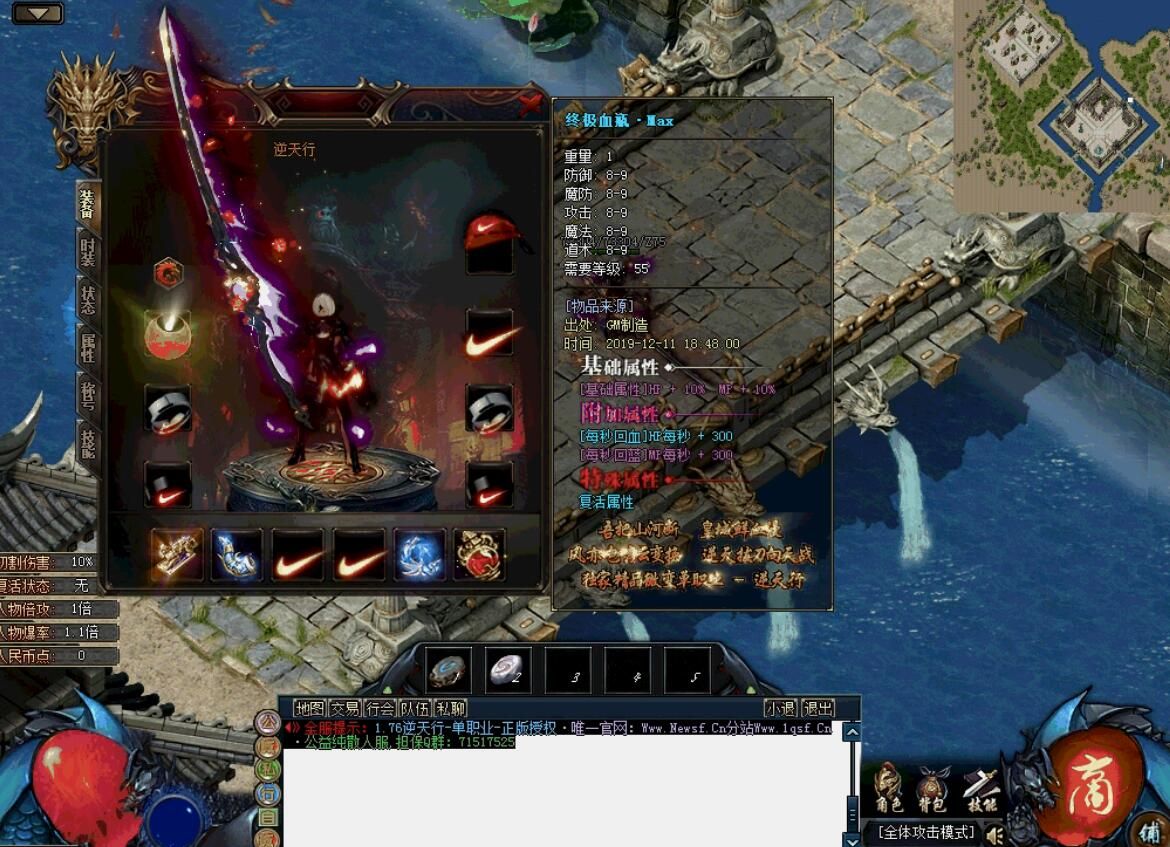
Task: Open the 交易 trade window
Action: click(x=345, y=708)
